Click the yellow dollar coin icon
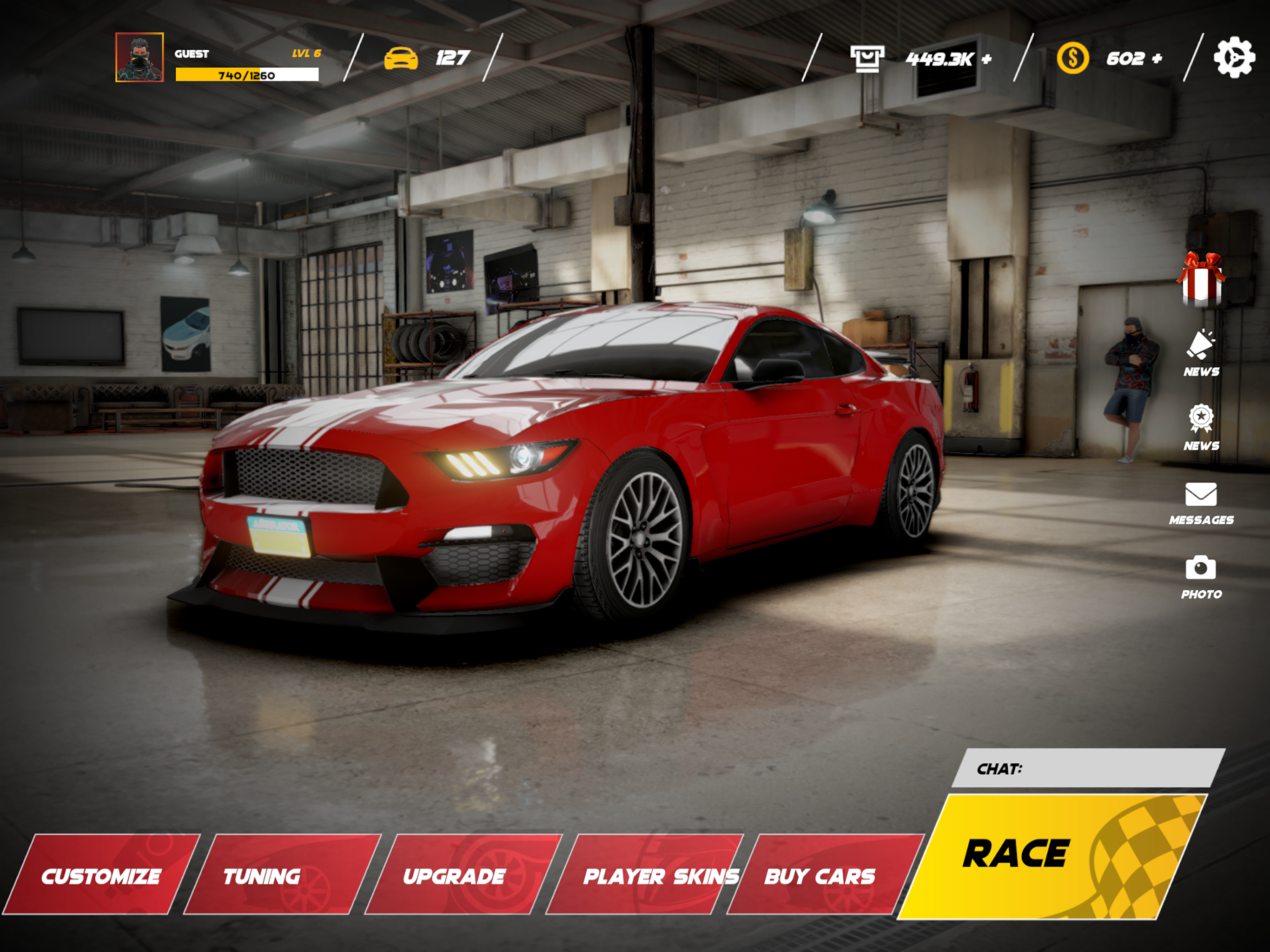1270x952 pixels. pos(1075,58)
